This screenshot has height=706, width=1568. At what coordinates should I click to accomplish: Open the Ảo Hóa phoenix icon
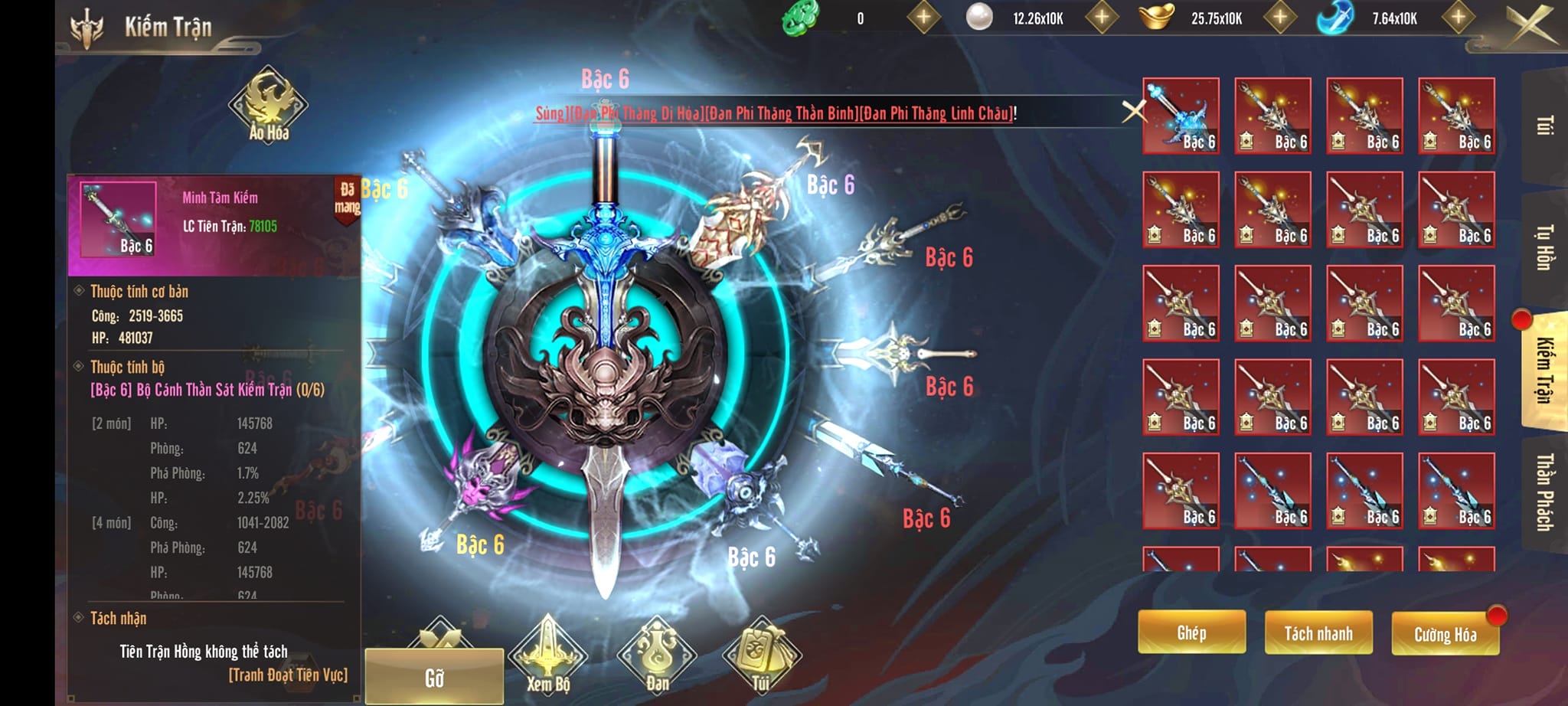(x=269, y=106)
